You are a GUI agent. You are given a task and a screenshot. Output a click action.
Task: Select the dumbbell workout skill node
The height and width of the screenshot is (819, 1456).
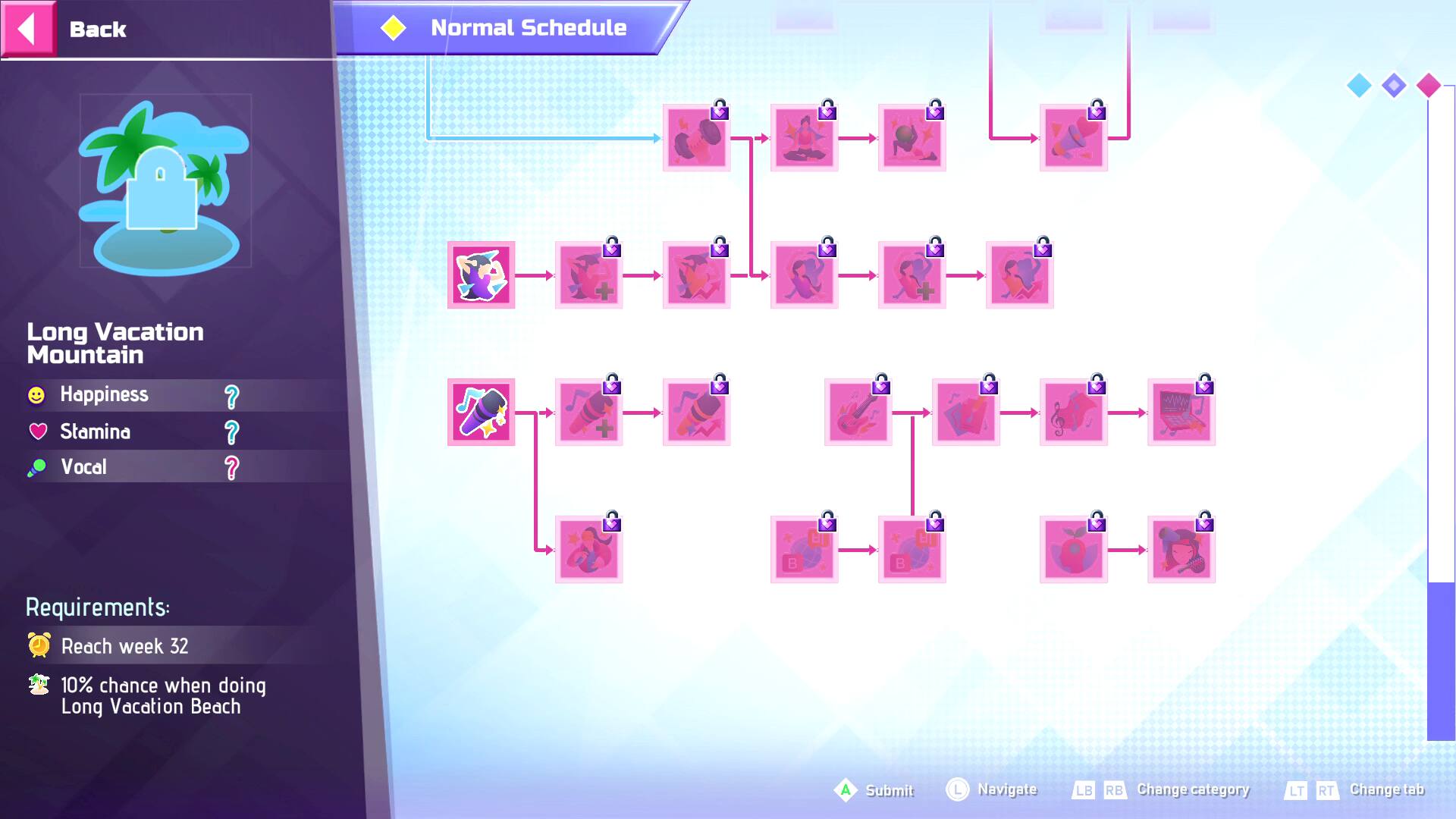tap(696, 139)
